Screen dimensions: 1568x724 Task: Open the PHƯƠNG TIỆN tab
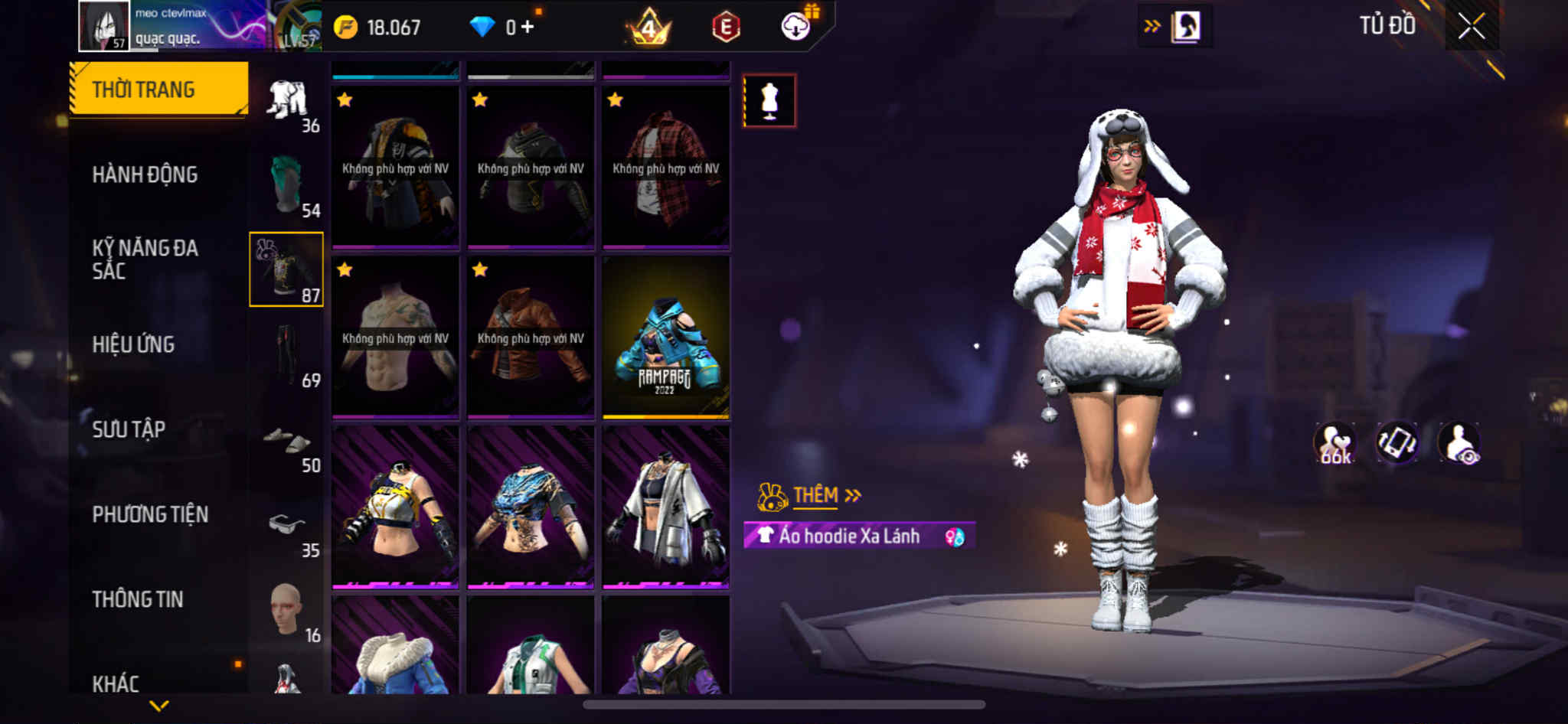[150, 514]
